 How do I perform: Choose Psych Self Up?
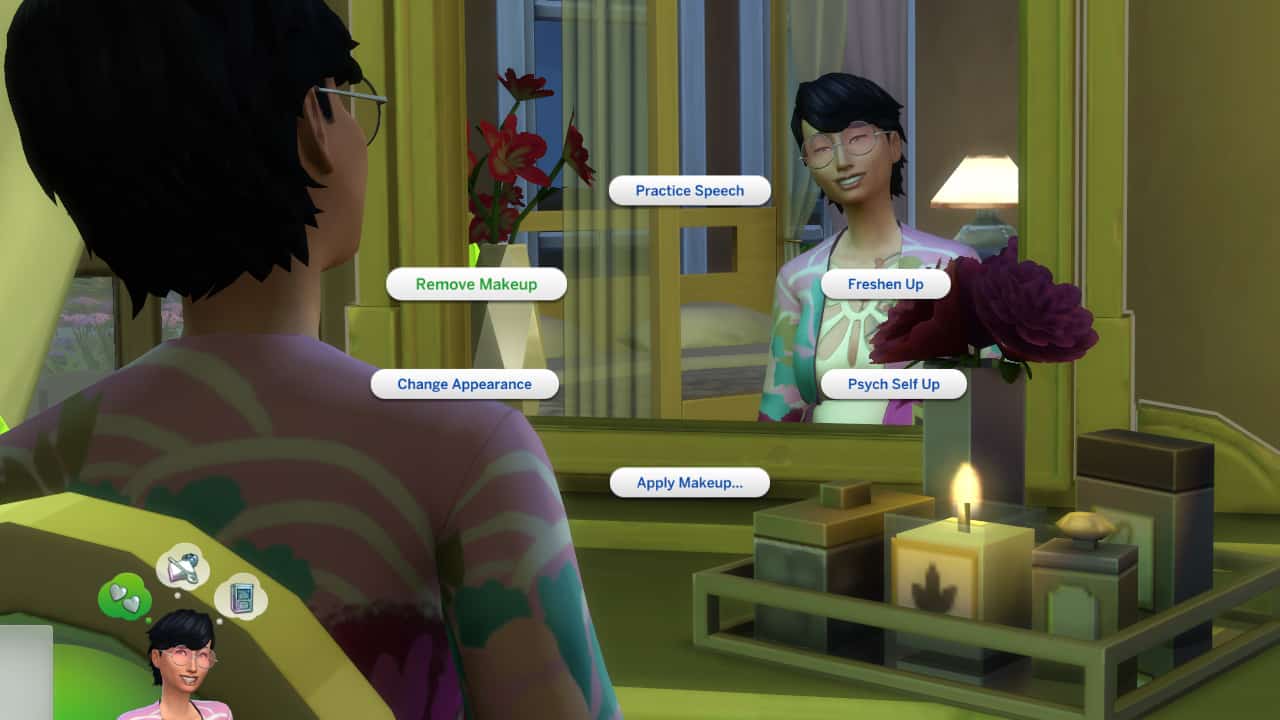(x=893, y=384)
